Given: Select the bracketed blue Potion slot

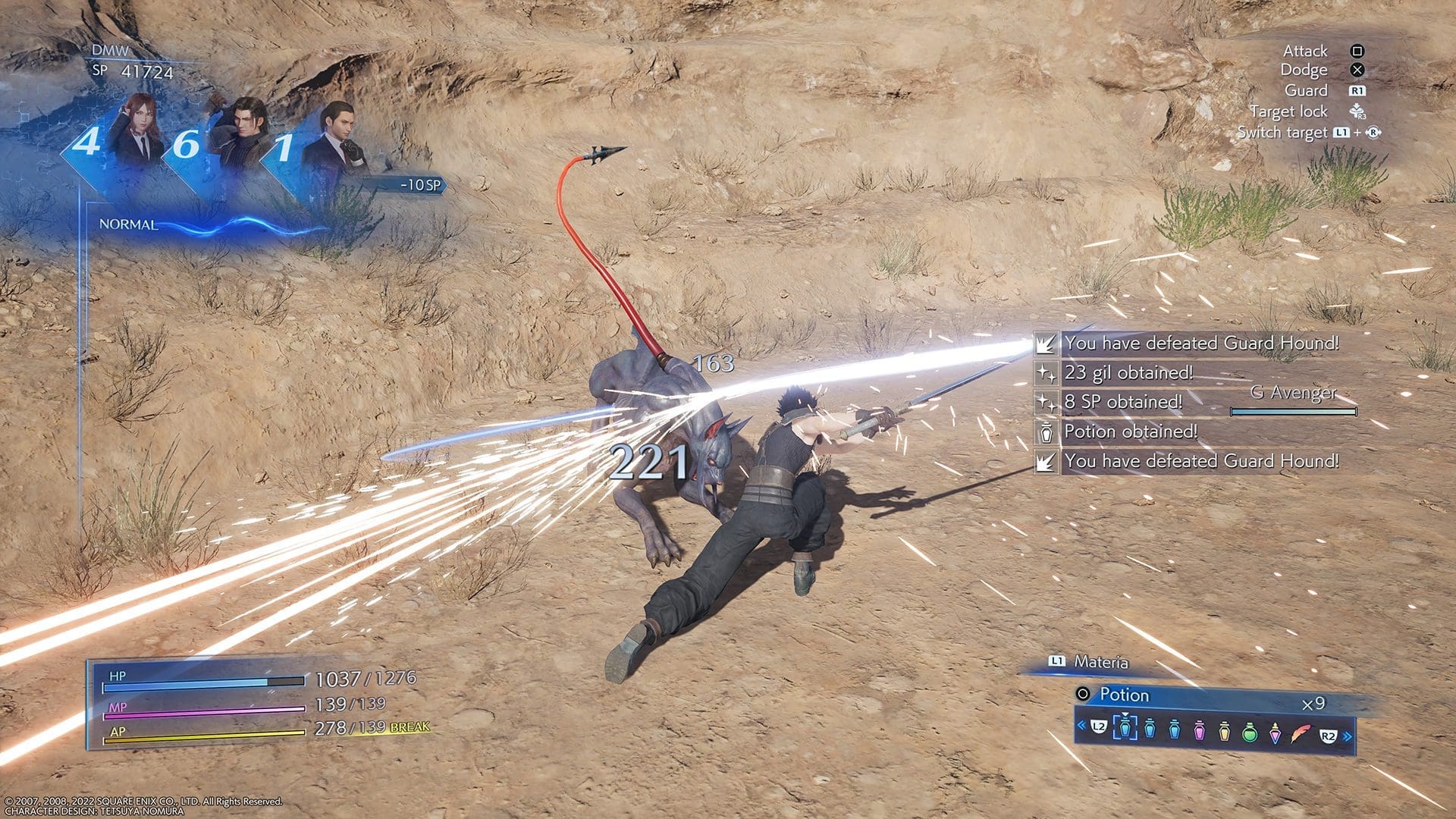Looking at the screenshot, I should (x=1125, y=728).
